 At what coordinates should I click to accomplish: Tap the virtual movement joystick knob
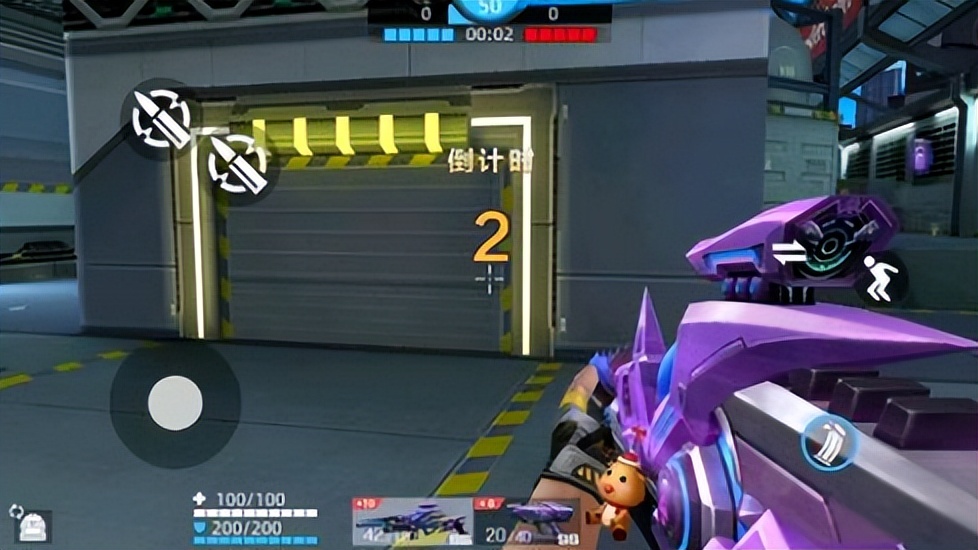(x=175, y=403)
